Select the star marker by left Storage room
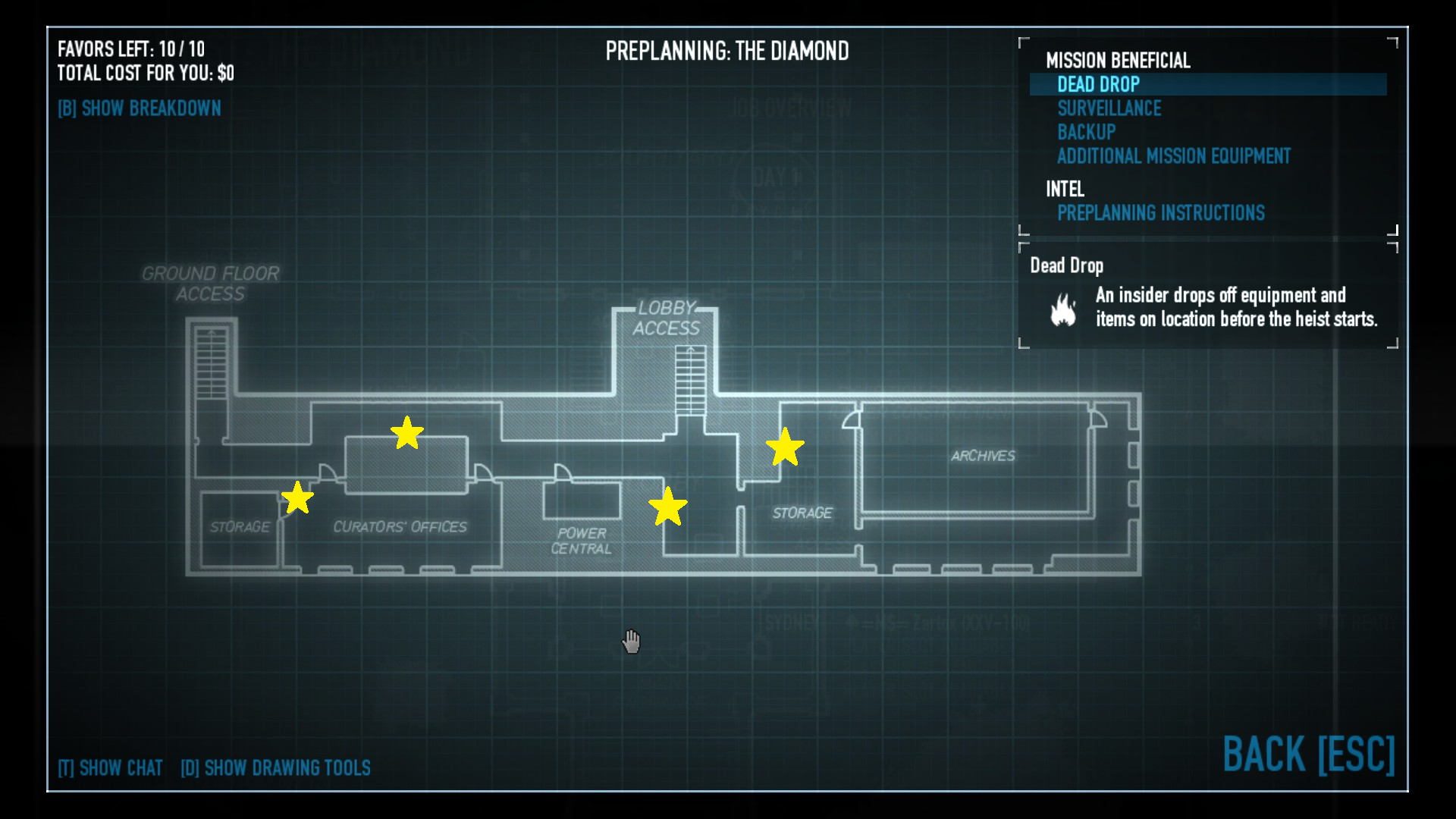Viewport: 1456px width, 819px height. 297,498
